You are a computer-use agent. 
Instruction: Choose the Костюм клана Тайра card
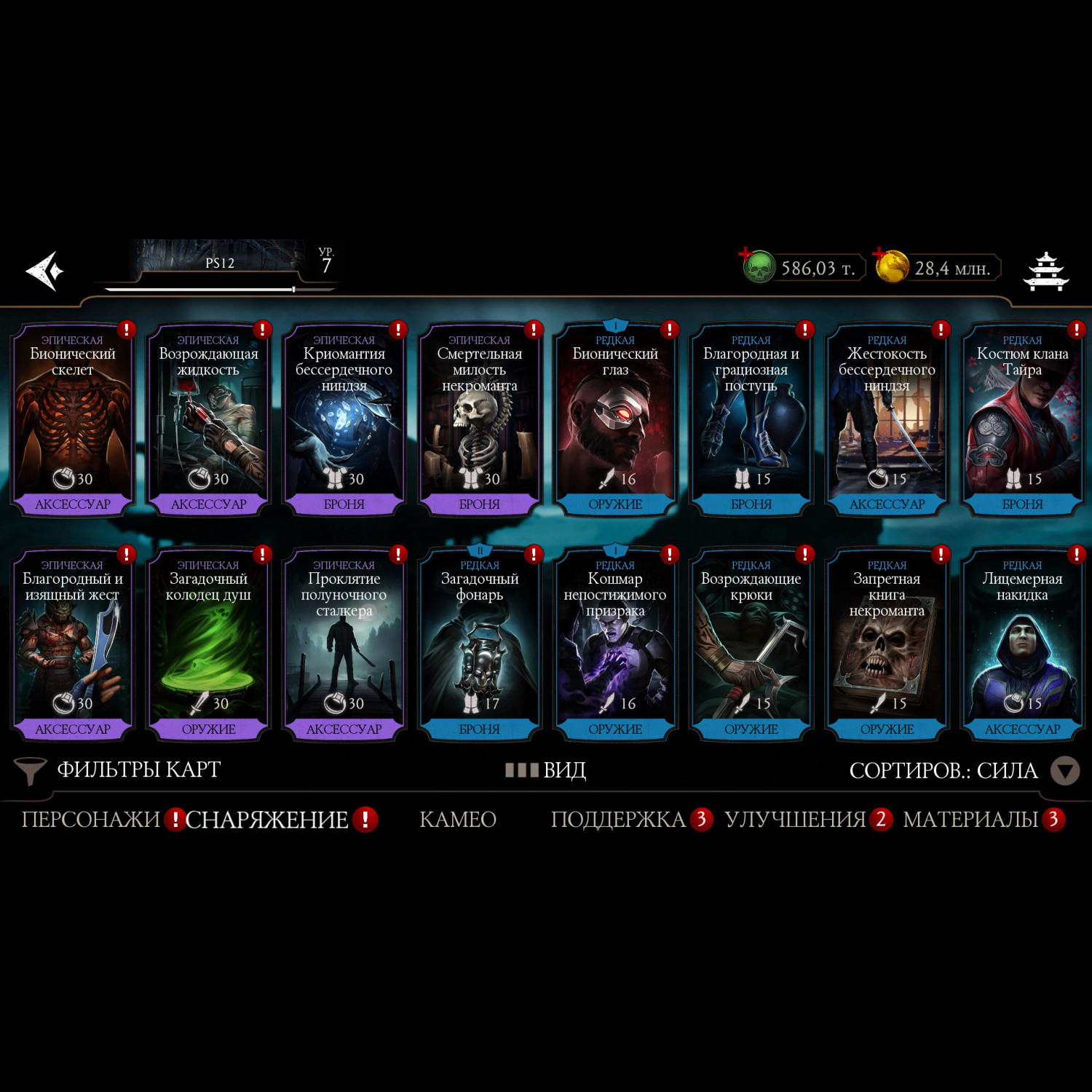pyautogui.click(x=1022, y=421)
